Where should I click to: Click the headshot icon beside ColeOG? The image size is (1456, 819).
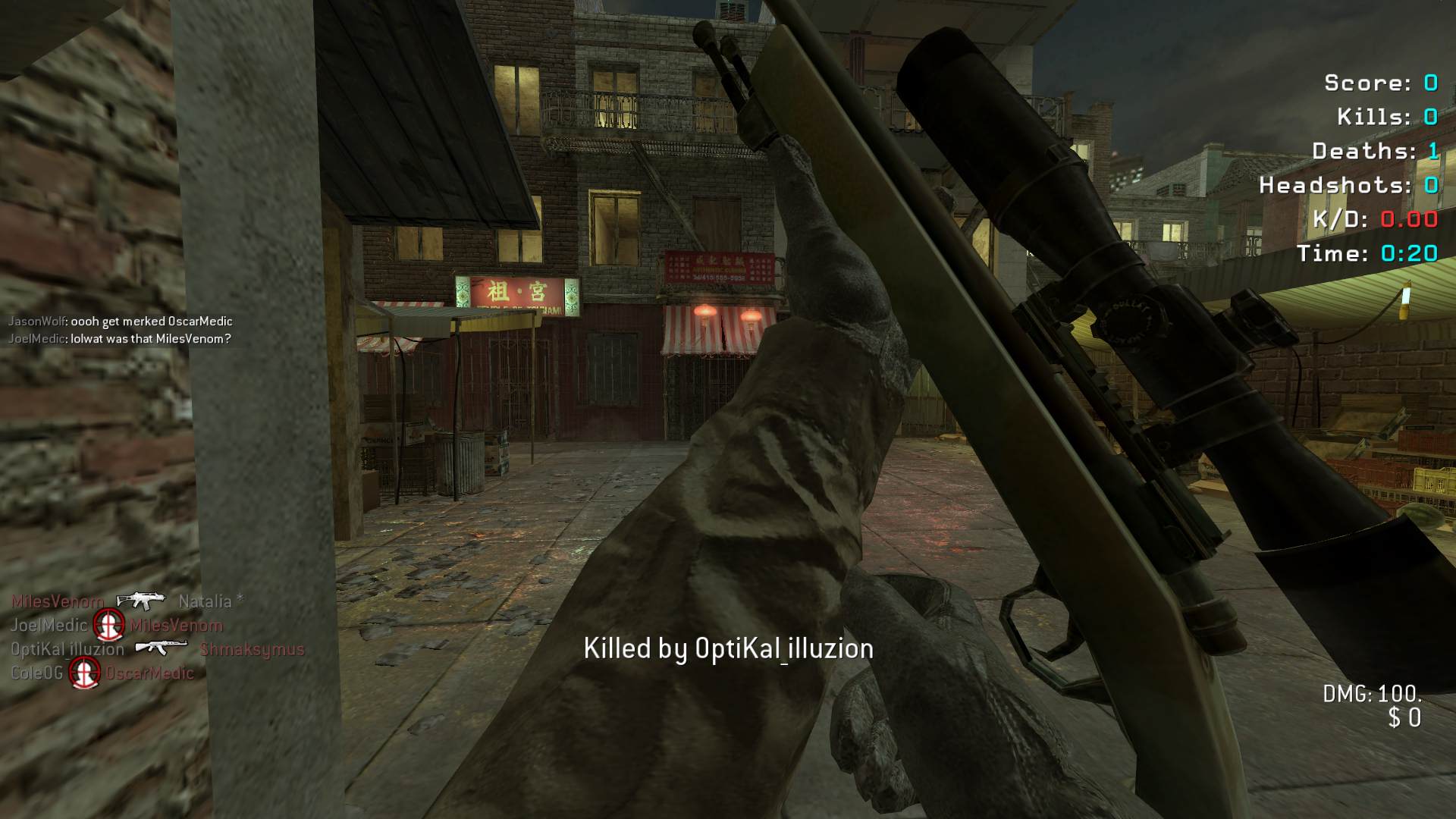[x=84, y=673]
